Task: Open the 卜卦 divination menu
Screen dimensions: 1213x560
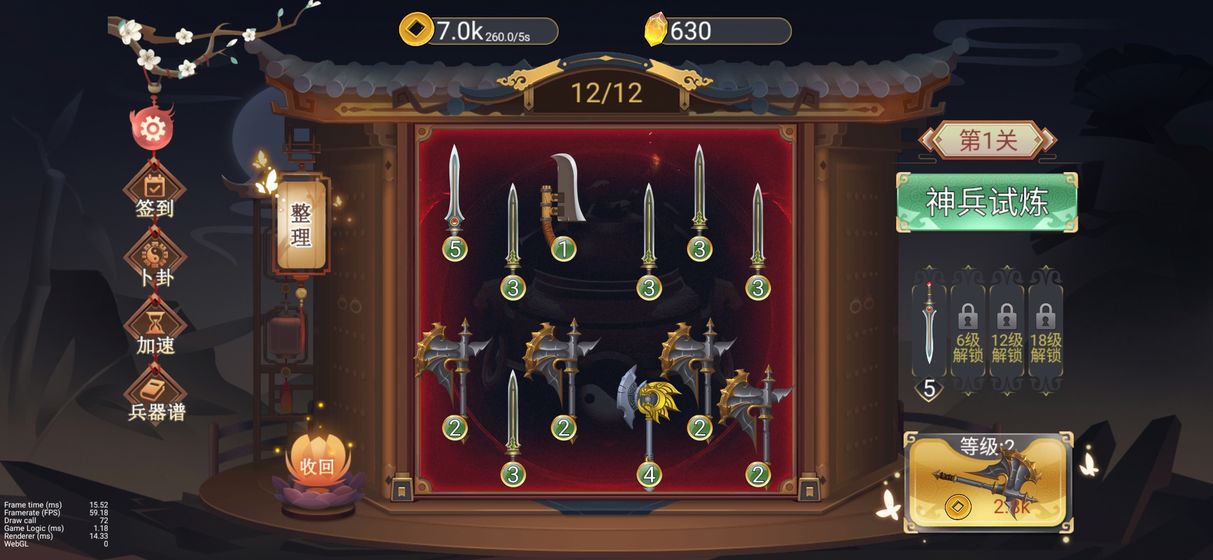Action: pos(155,262)
